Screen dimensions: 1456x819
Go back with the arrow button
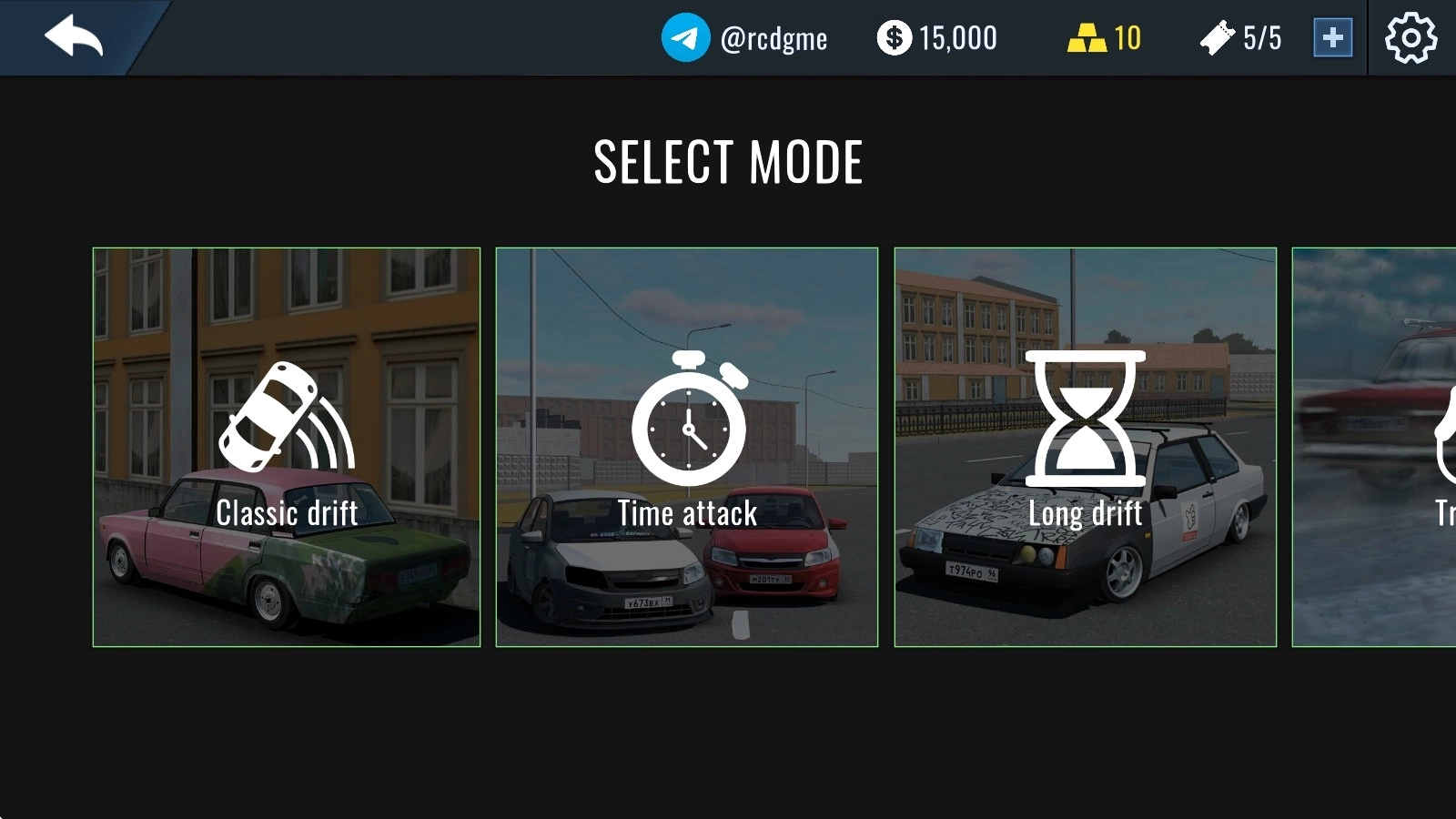point(73,37)
